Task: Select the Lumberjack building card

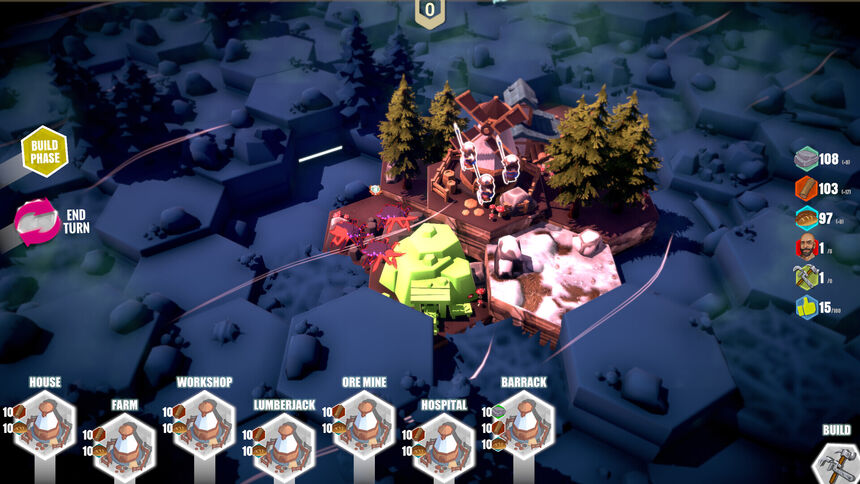Action: [x=284, y=446]
